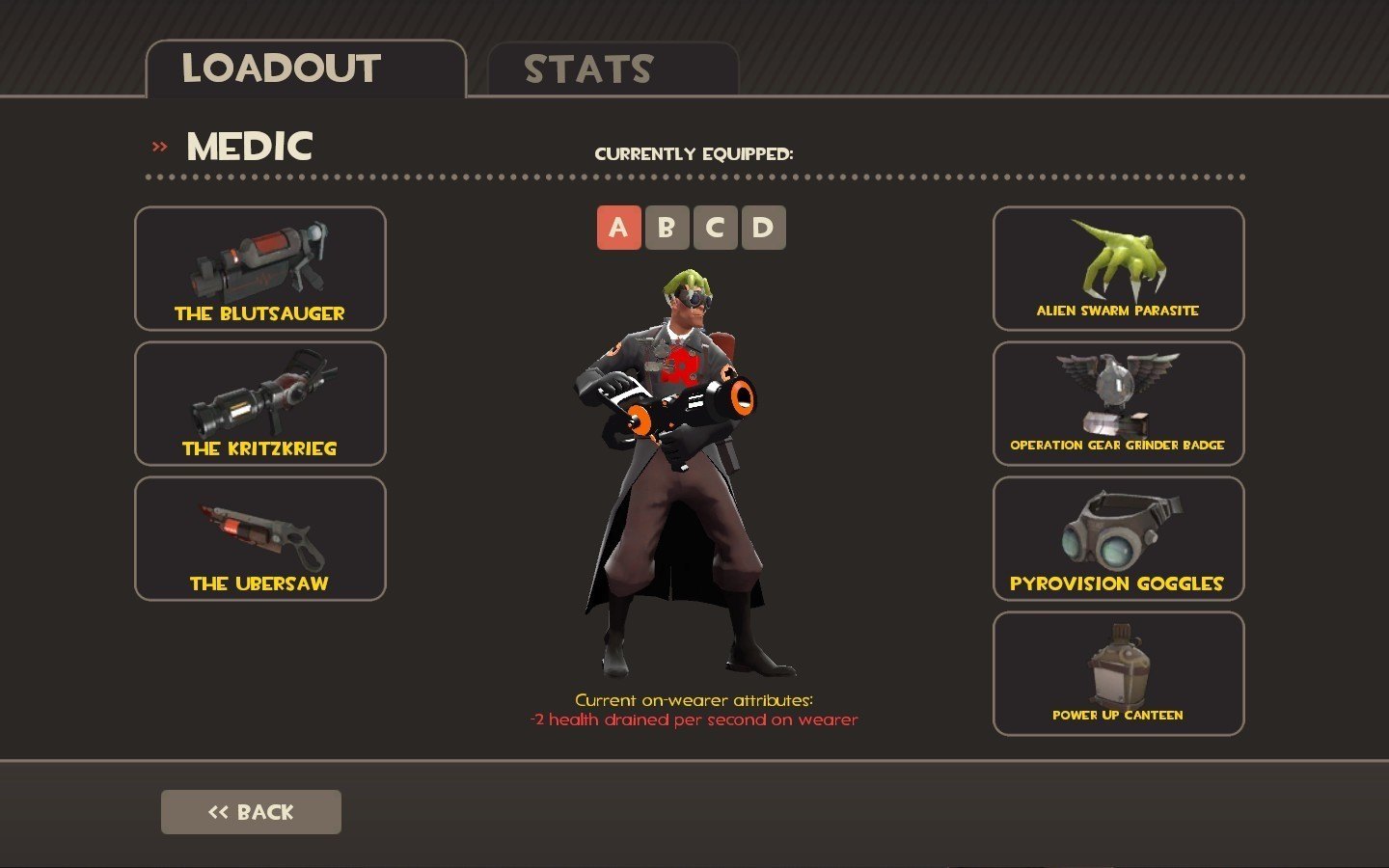Choose the Operation Gear Grinder Badge slot
1389x868 pixels.
1118,403
